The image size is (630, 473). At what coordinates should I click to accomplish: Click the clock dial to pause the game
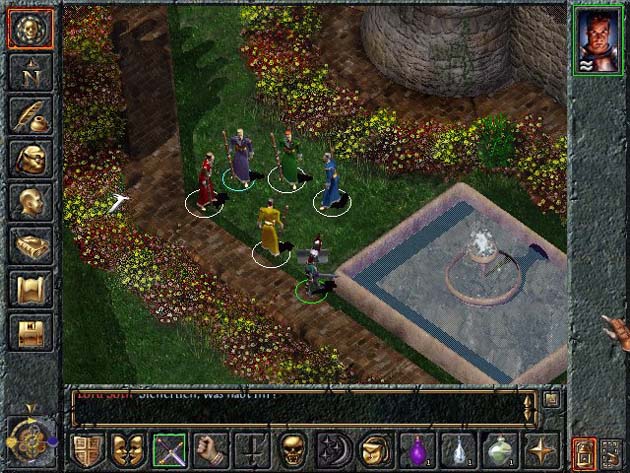29,436
